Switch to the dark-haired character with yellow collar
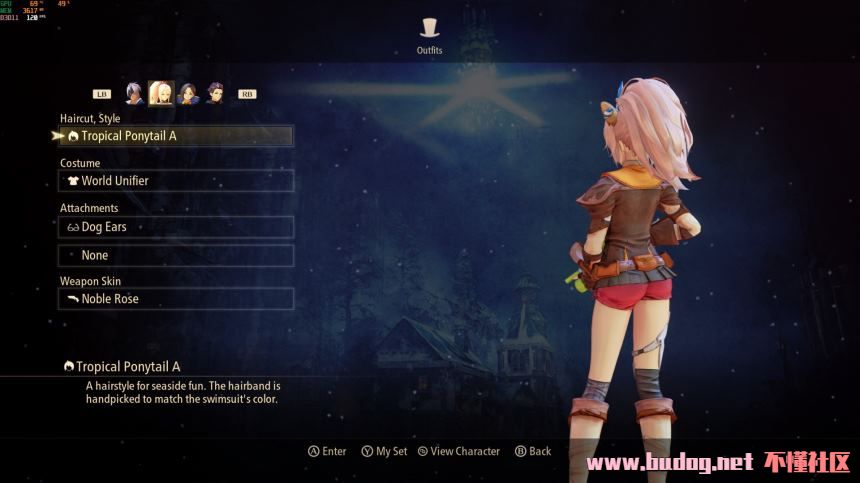The image size is (860, 483). (x=187, y=94)
